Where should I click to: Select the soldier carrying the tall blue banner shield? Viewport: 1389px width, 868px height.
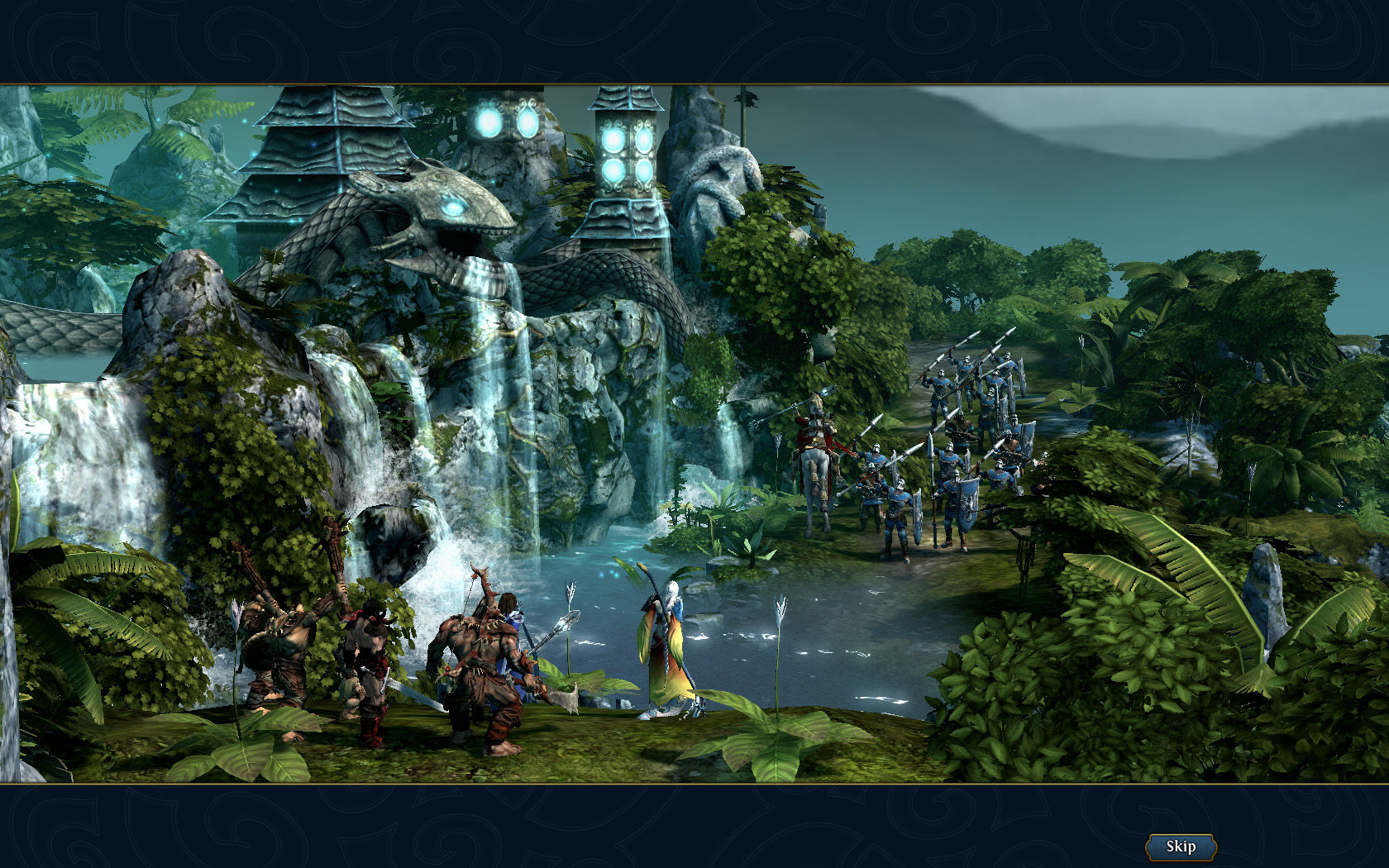click(x=966, y=506)
